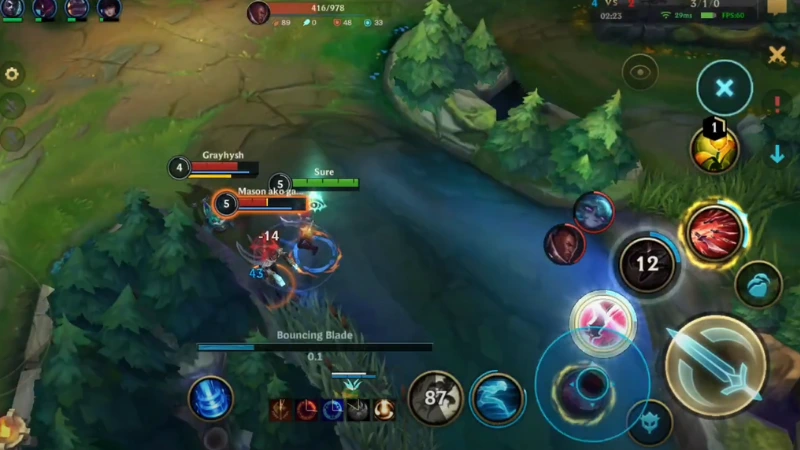Cancel the ability with the X button
Image resolution: width=800 pixels, height=450 pixels.
pyautogui.click(x=724, y=88)
